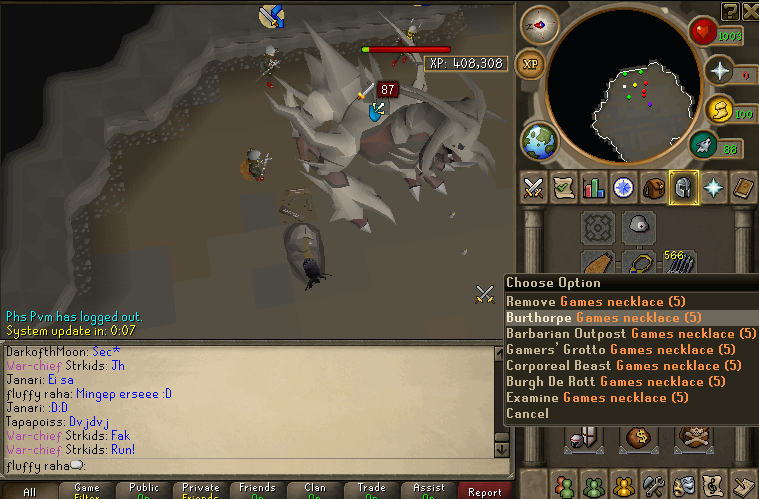Toggle the XP counter button
This screenshot has height=499, width=759.
(532, 64)
